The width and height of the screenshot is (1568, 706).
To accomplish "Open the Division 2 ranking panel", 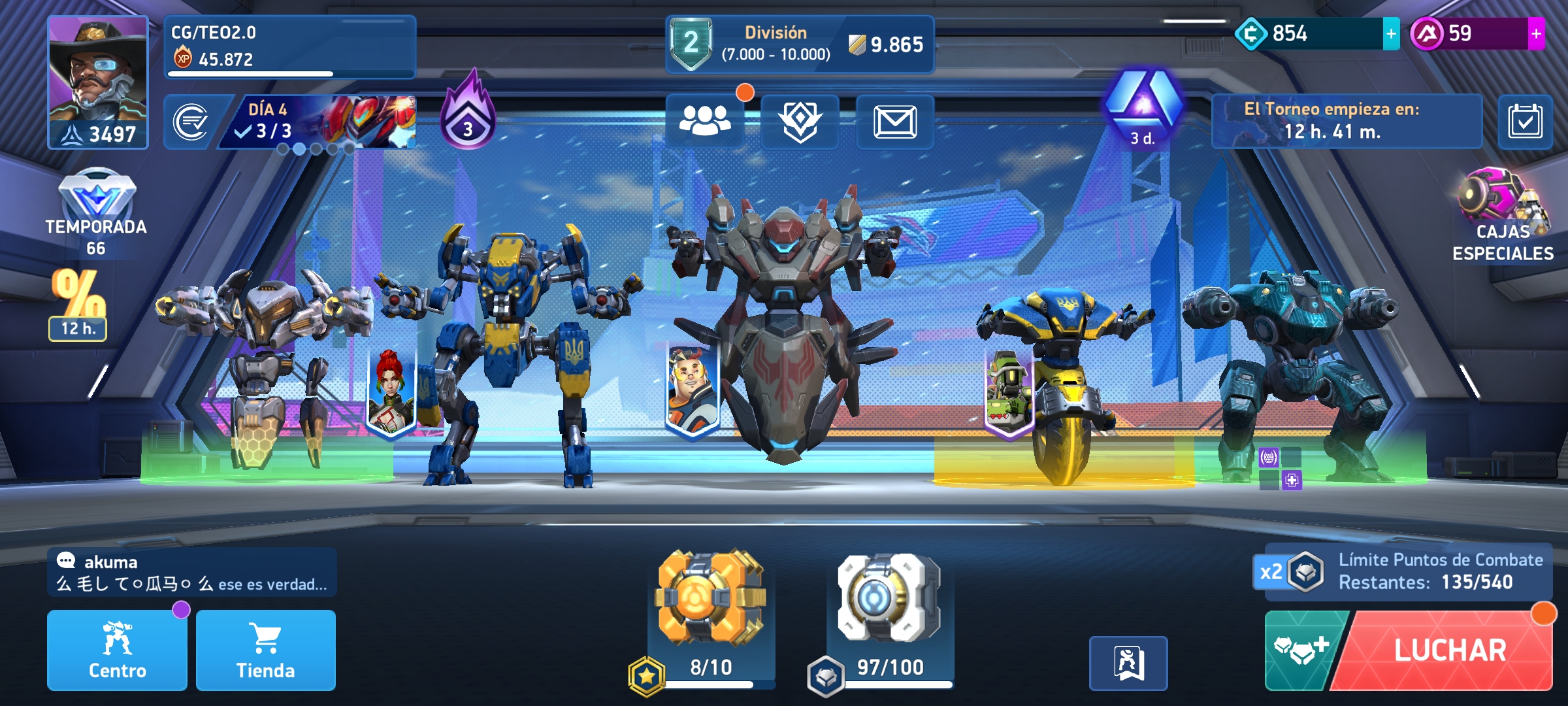I will (x=800, y=44).
